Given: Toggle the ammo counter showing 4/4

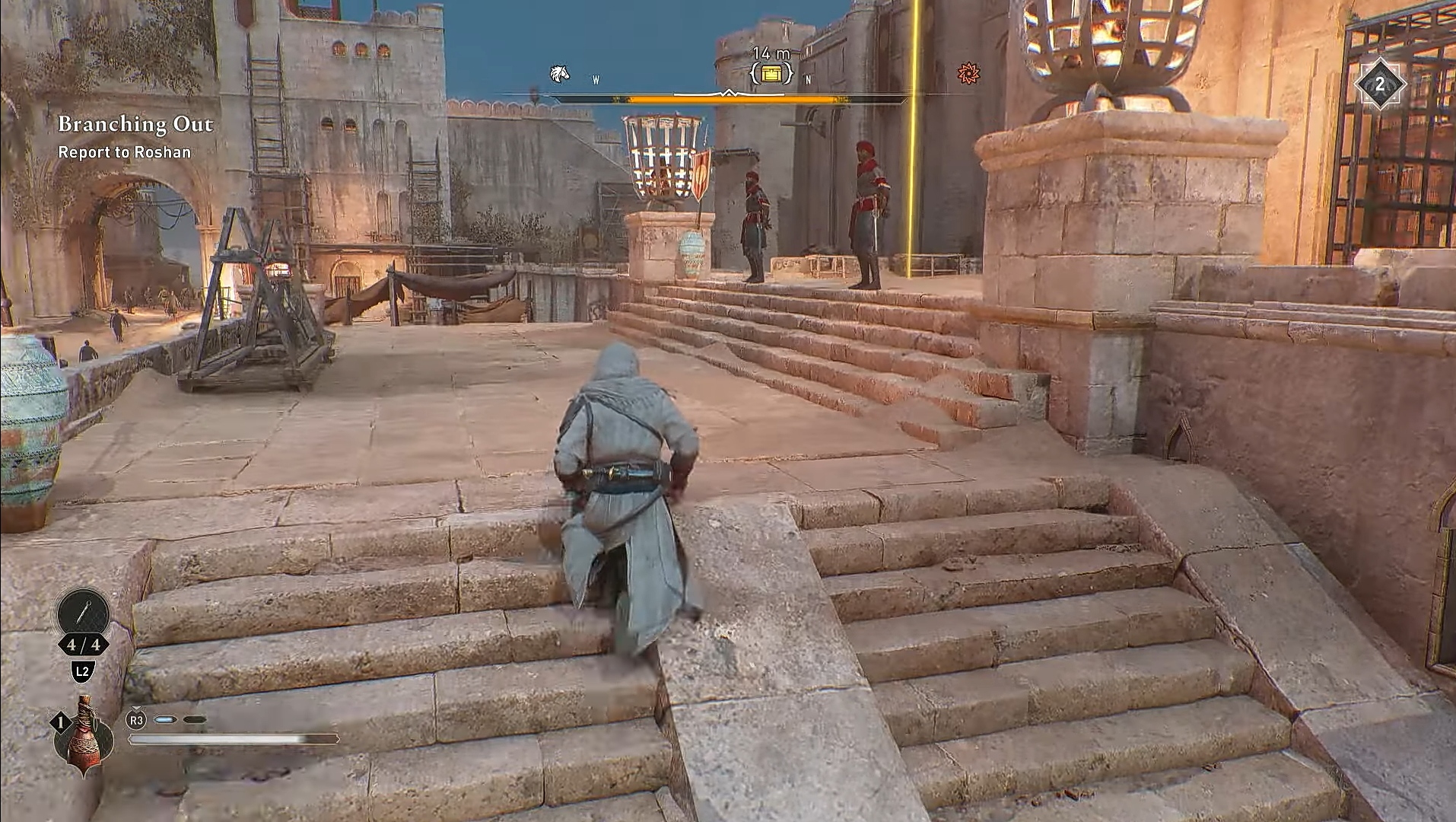Looking at the screenshot, I should (x=83, y=645).
